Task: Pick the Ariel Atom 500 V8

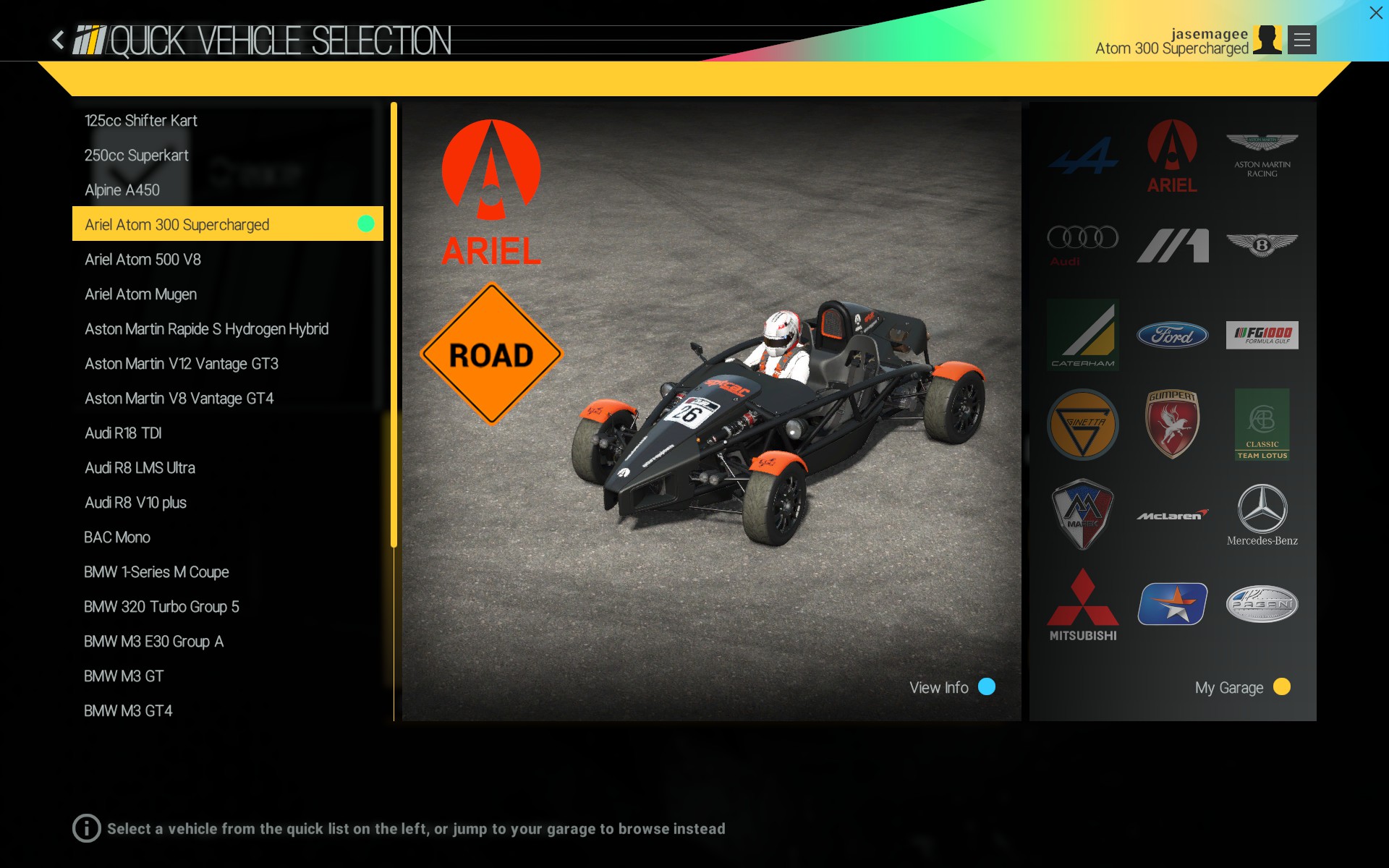Action: pyautogui.click(x=143, y=260)
